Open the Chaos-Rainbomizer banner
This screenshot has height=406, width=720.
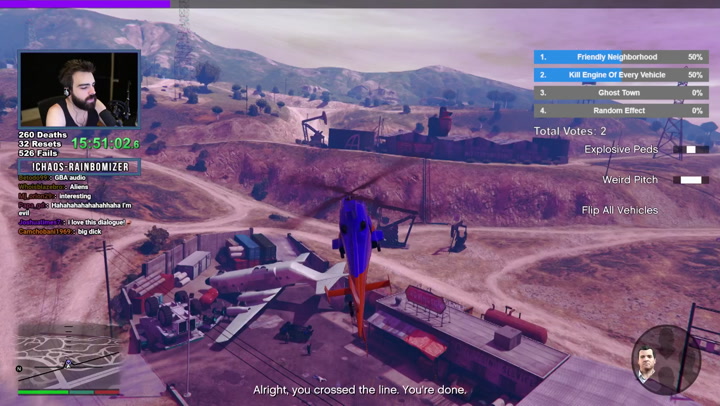[x=79, y=167]
